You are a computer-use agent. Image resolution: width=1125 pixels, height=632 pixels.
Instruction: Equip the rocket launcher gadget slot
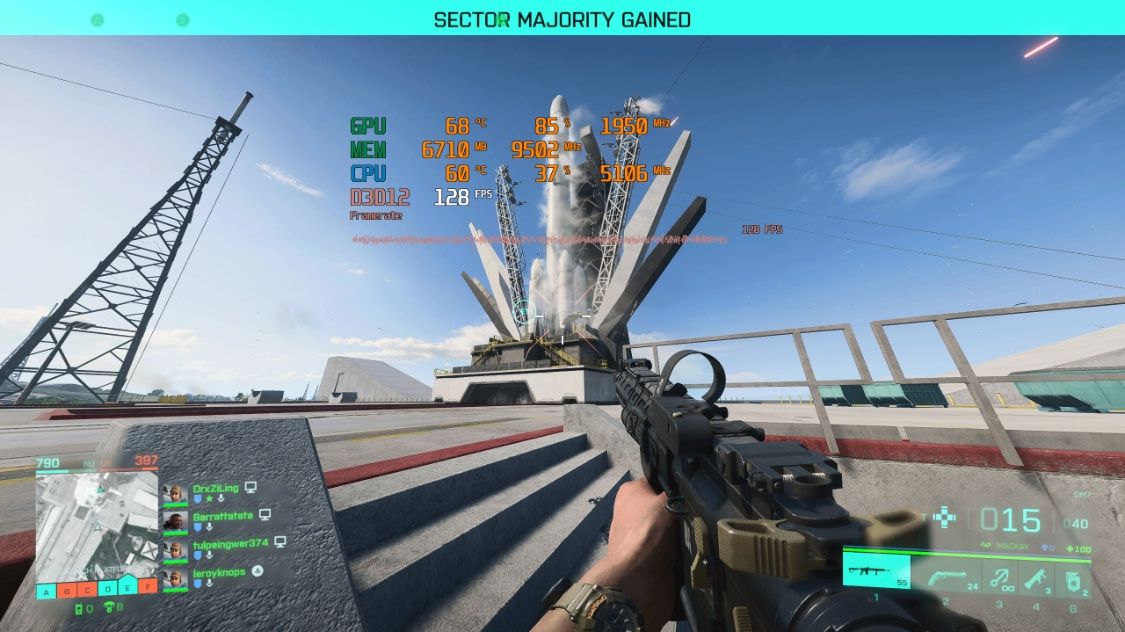[1035, 577]
